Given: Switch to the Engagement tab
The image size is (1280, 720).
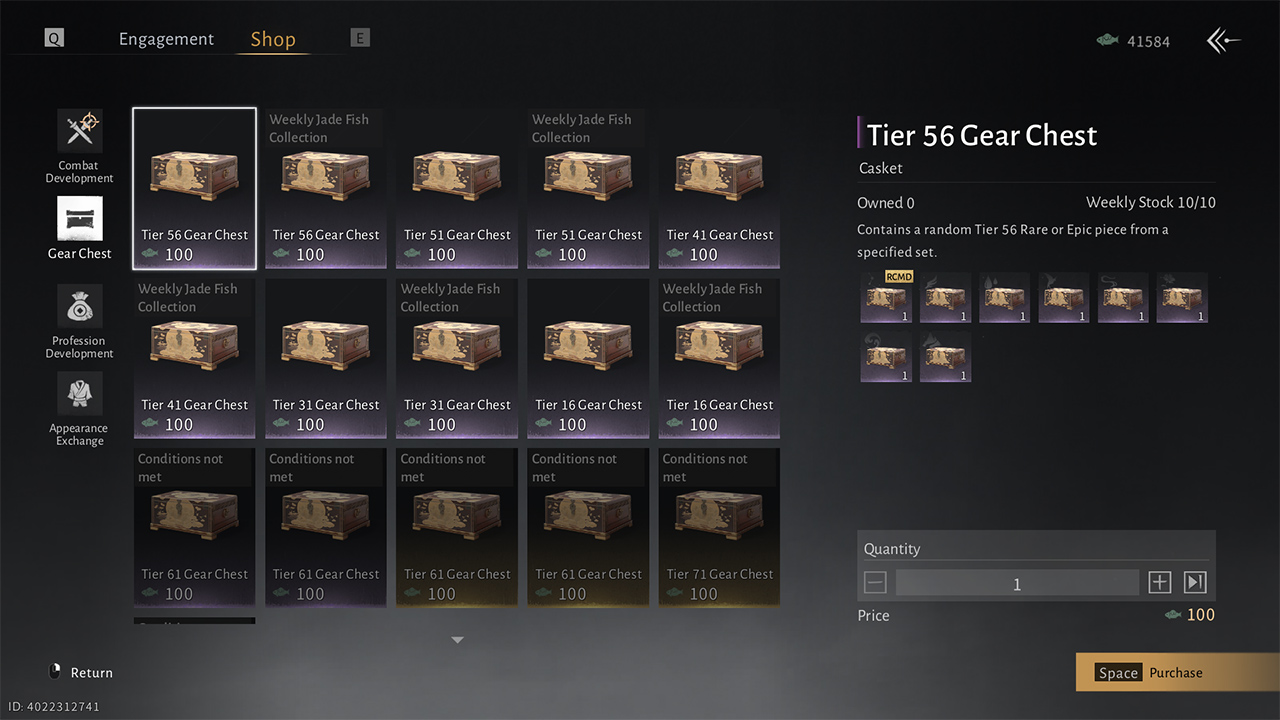Looking at the screenshot, I should (x=166, y=39).
